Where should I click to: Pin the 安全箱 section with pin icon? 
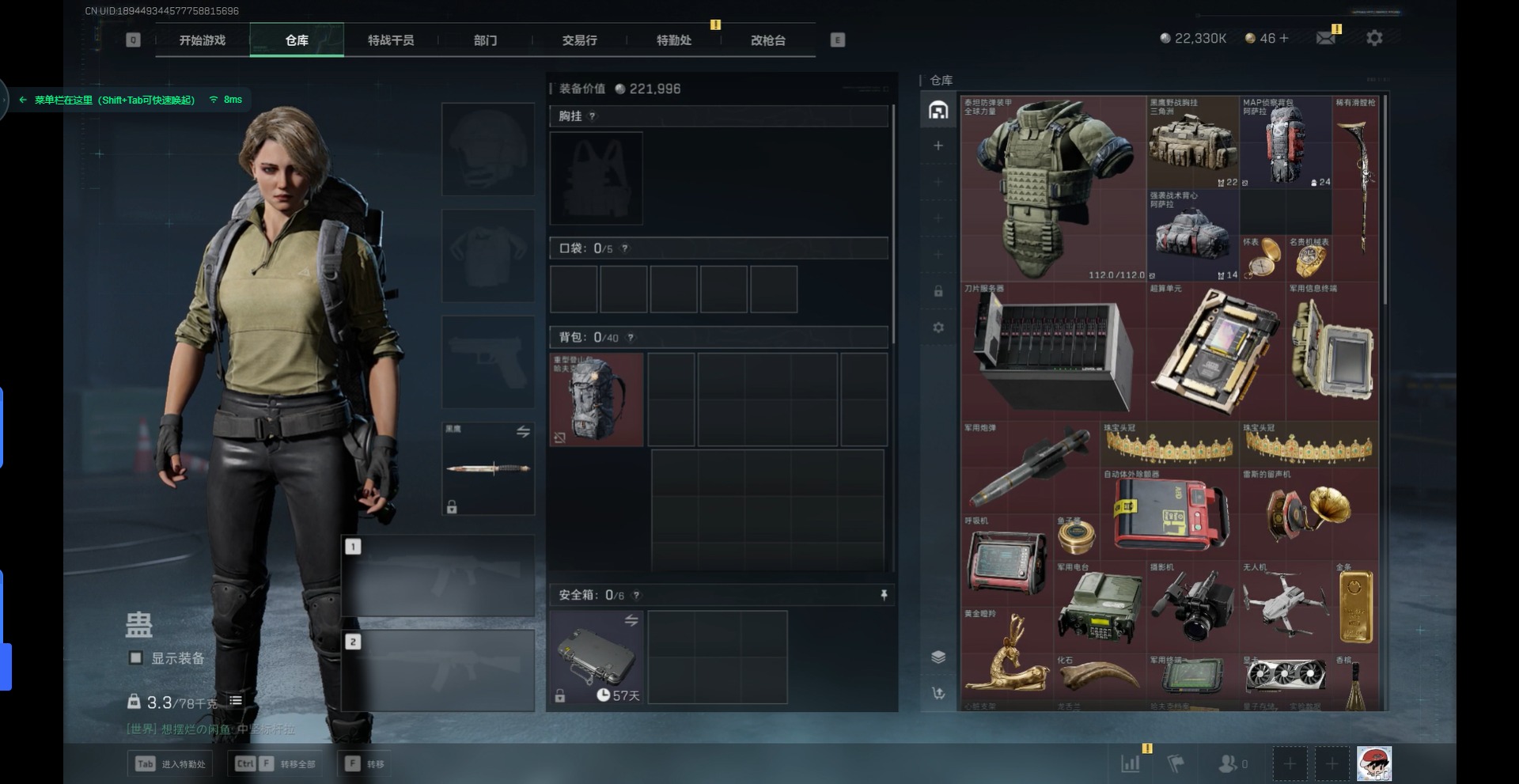click(884, 595)
